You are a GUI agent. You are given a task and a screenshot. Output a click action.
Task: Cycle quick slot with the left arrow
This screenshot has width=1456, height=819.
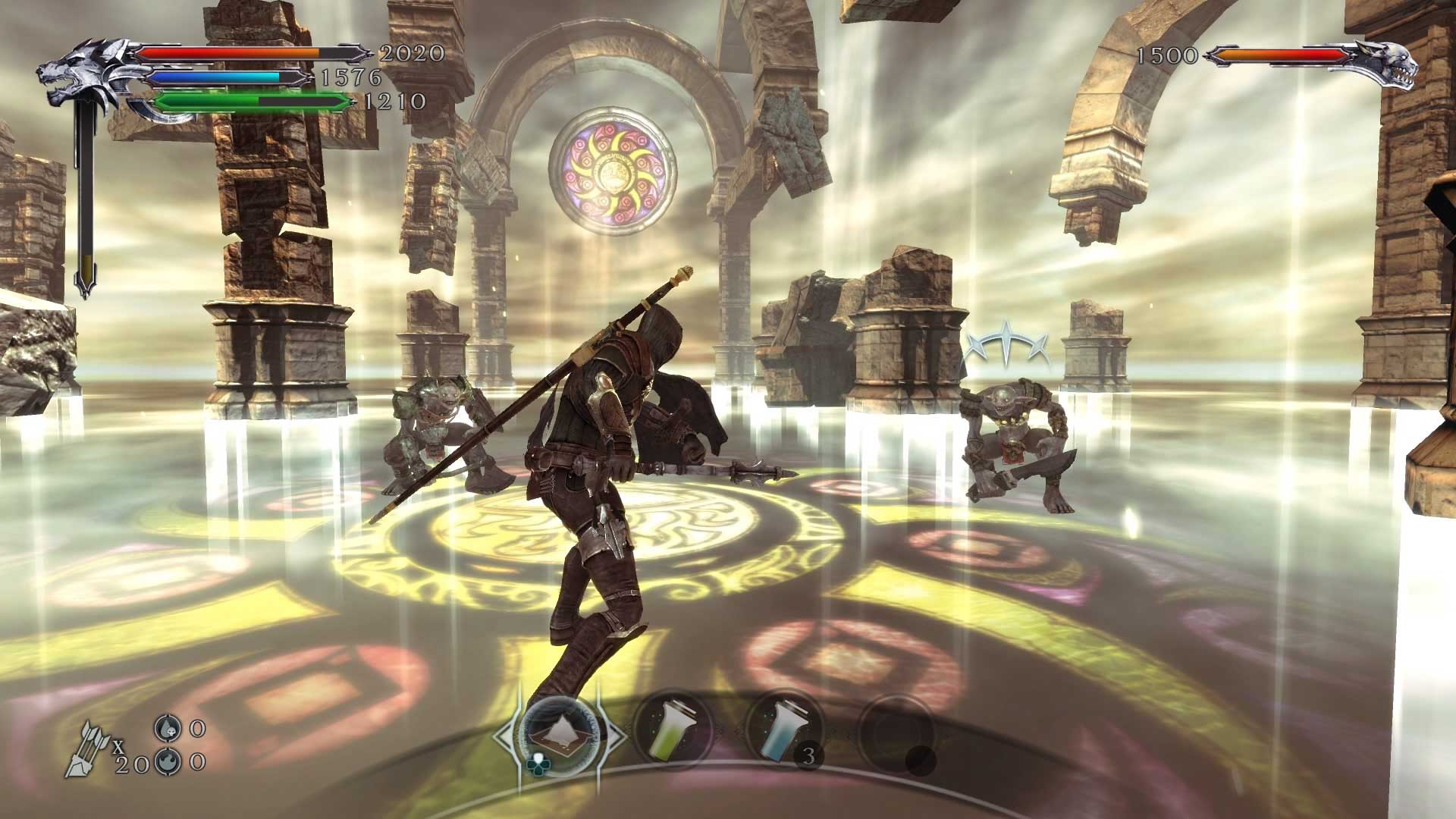tap(503, 736)
